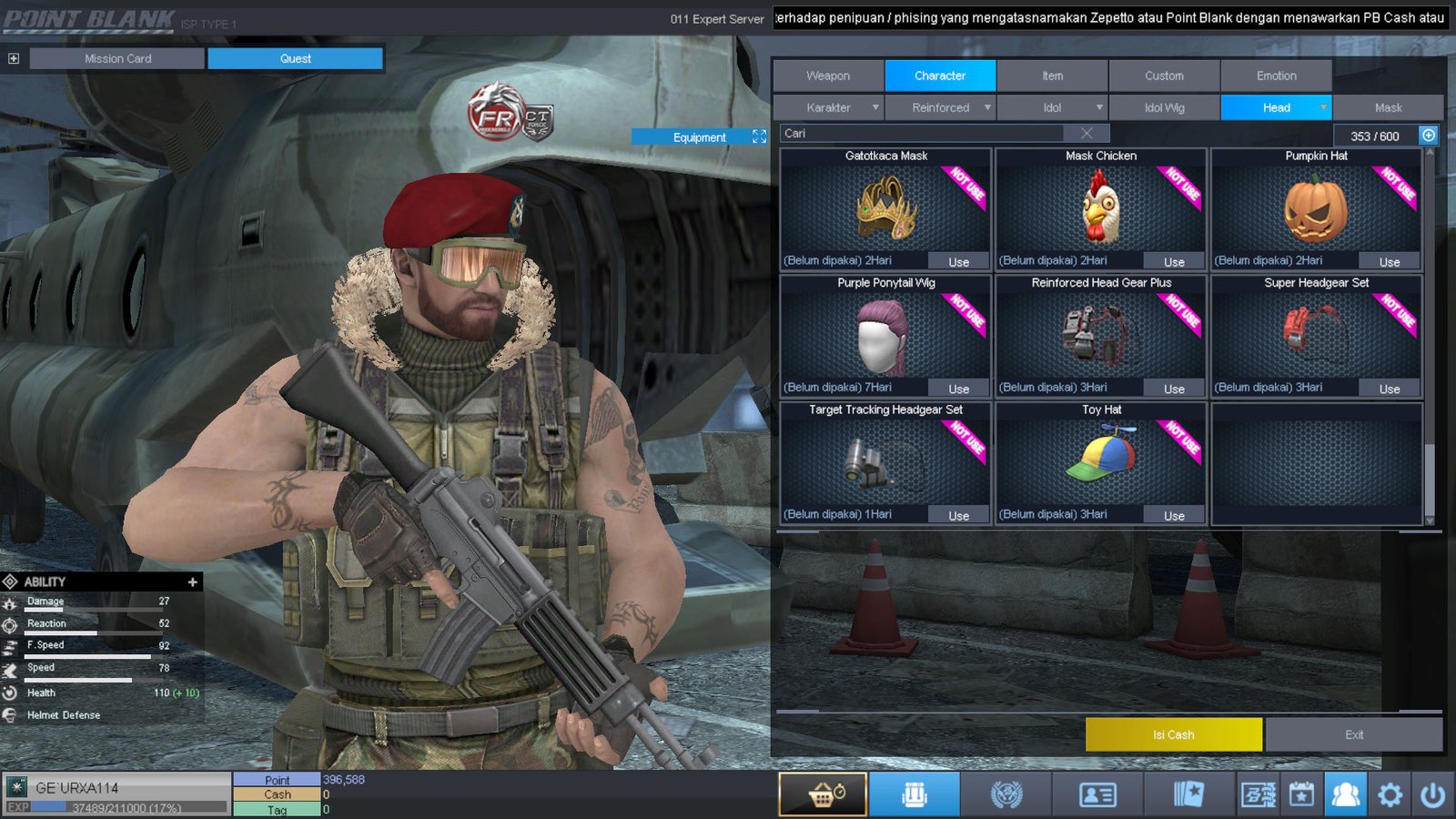Open the gear settings icon
1456x819 pixels.
pyautogui.click(x=1390, y=795)
